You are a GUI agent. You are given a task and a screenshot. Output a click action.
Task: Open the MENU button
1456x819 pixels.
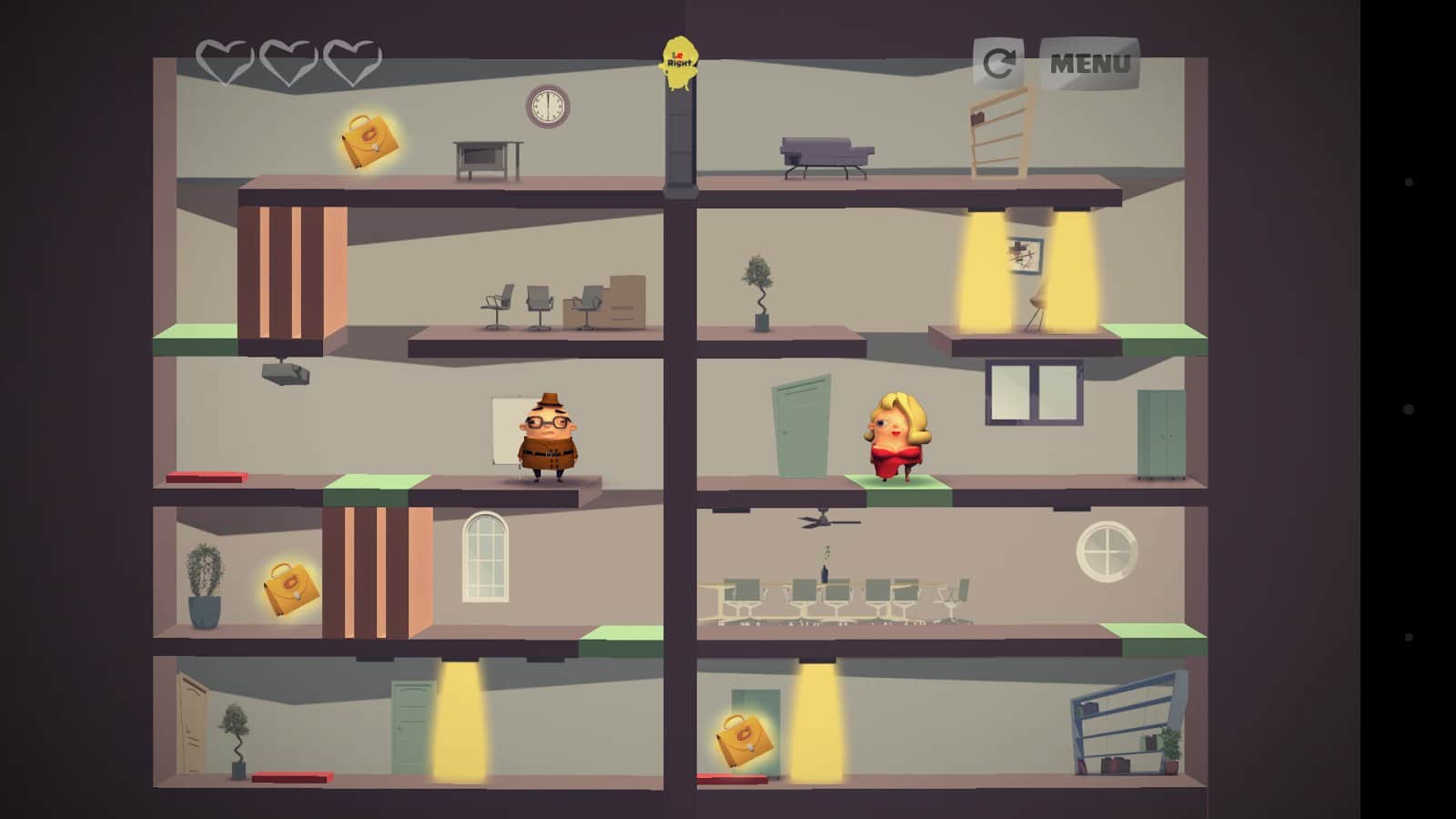(1089, 64)
